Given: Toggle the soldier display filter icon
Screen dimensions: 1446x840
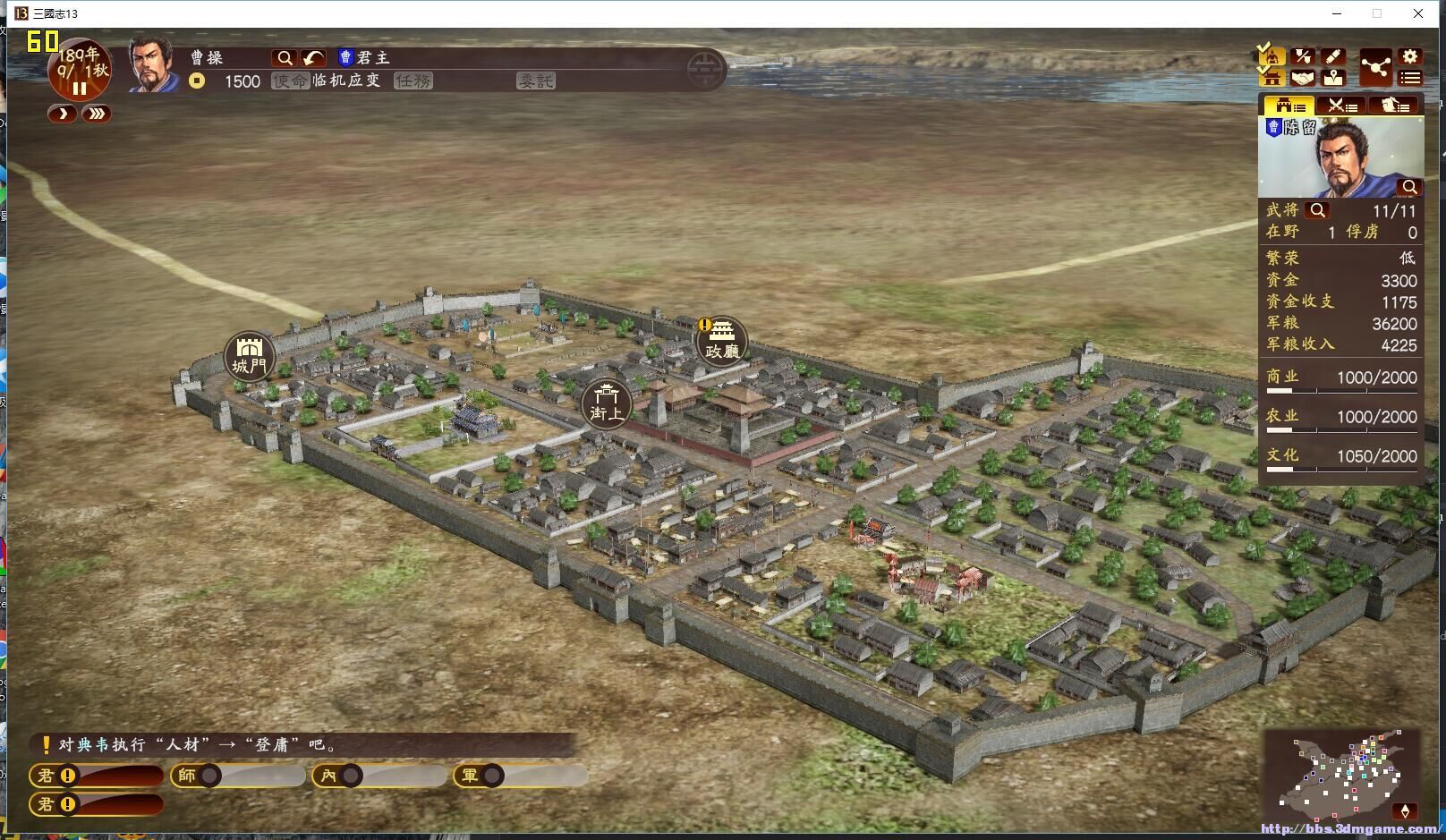Looking at the screenshot, I should (x=1272, y=58).
